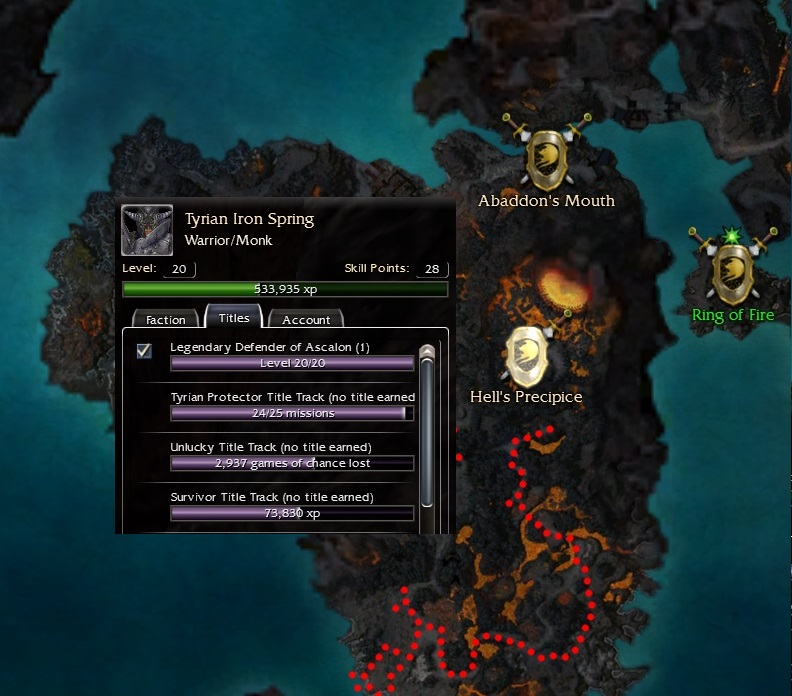The height and width of the screenshot is (696, 792).
Task: Select the Abaddon's Mouth mission marker
Action: pyautogui.click(x=547, y=159)
